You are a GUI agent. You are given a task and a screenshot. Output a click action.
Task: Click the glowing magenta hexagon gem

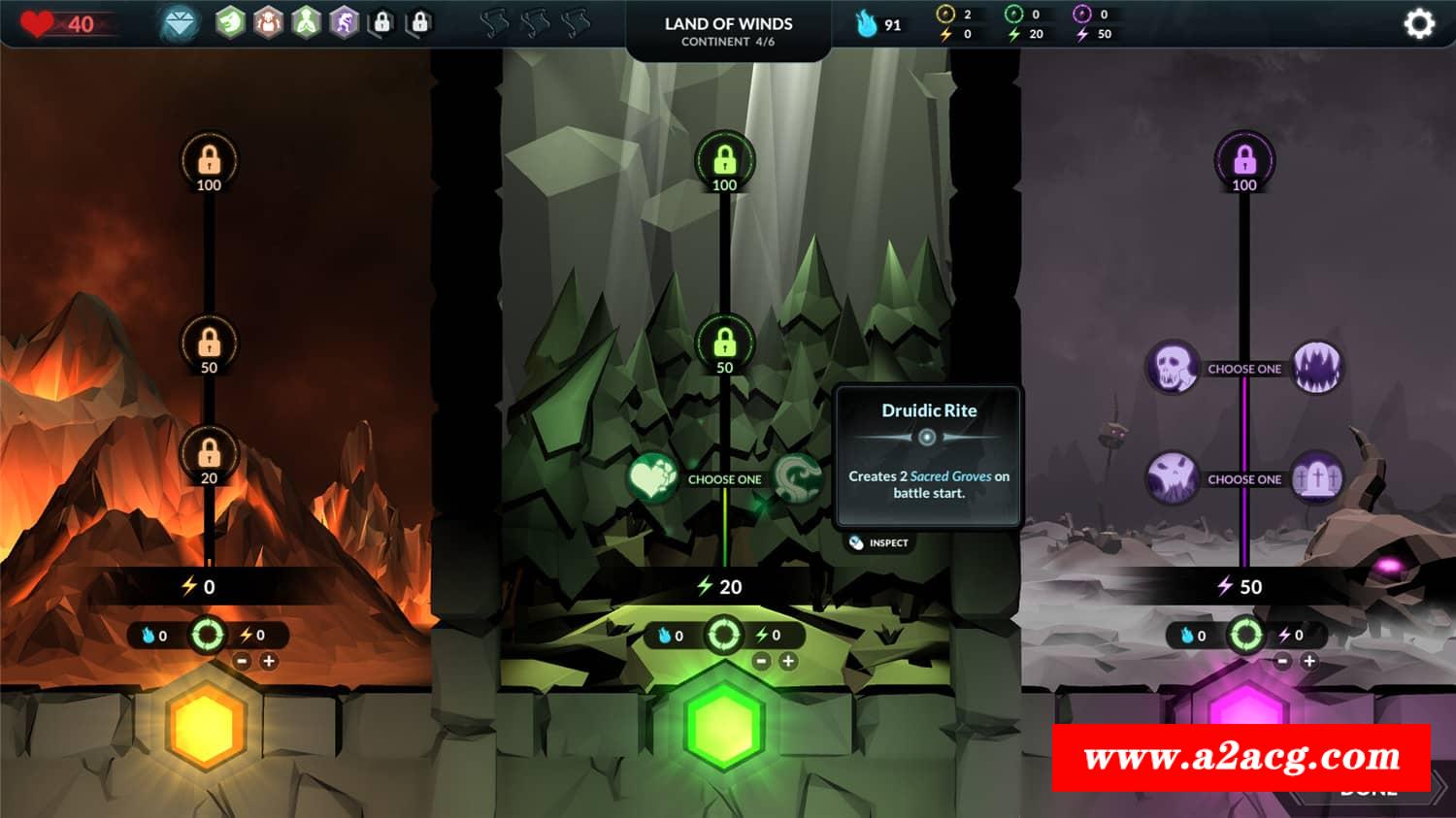1244,708
